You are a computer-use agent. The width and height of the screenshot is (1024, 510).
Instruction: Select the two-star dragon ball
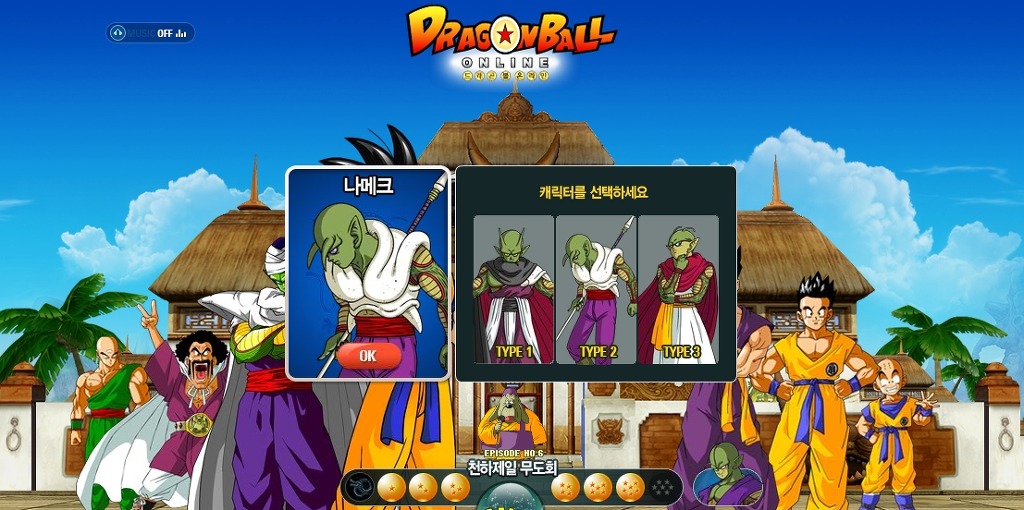pos(424,488)
